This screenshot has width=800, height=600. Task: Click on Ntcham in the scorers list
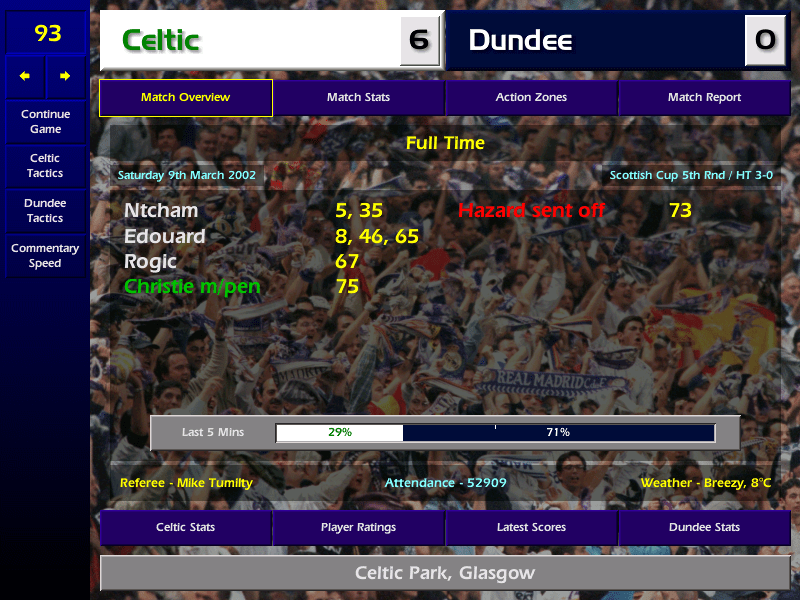click(161, 211)
